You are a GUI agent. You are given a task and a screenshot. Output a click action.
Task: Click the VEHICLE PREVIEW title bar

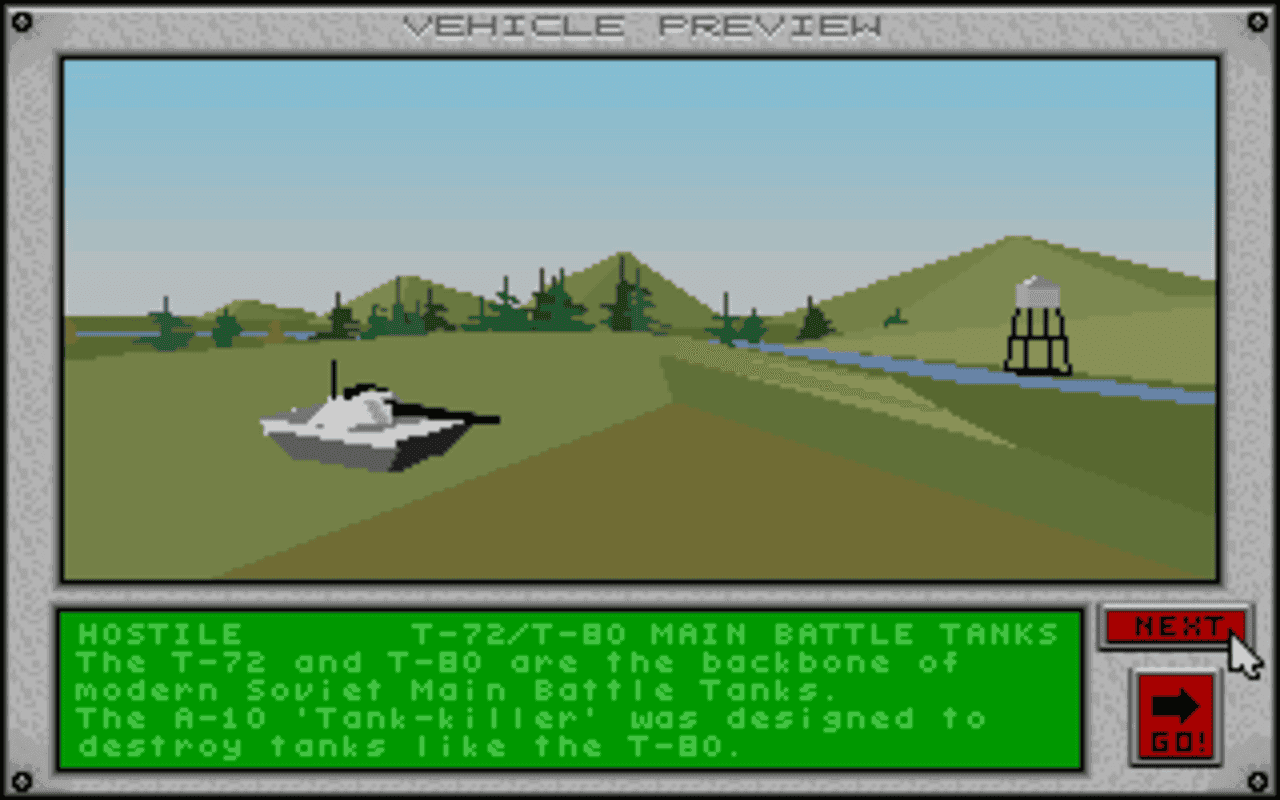[640, 25]
